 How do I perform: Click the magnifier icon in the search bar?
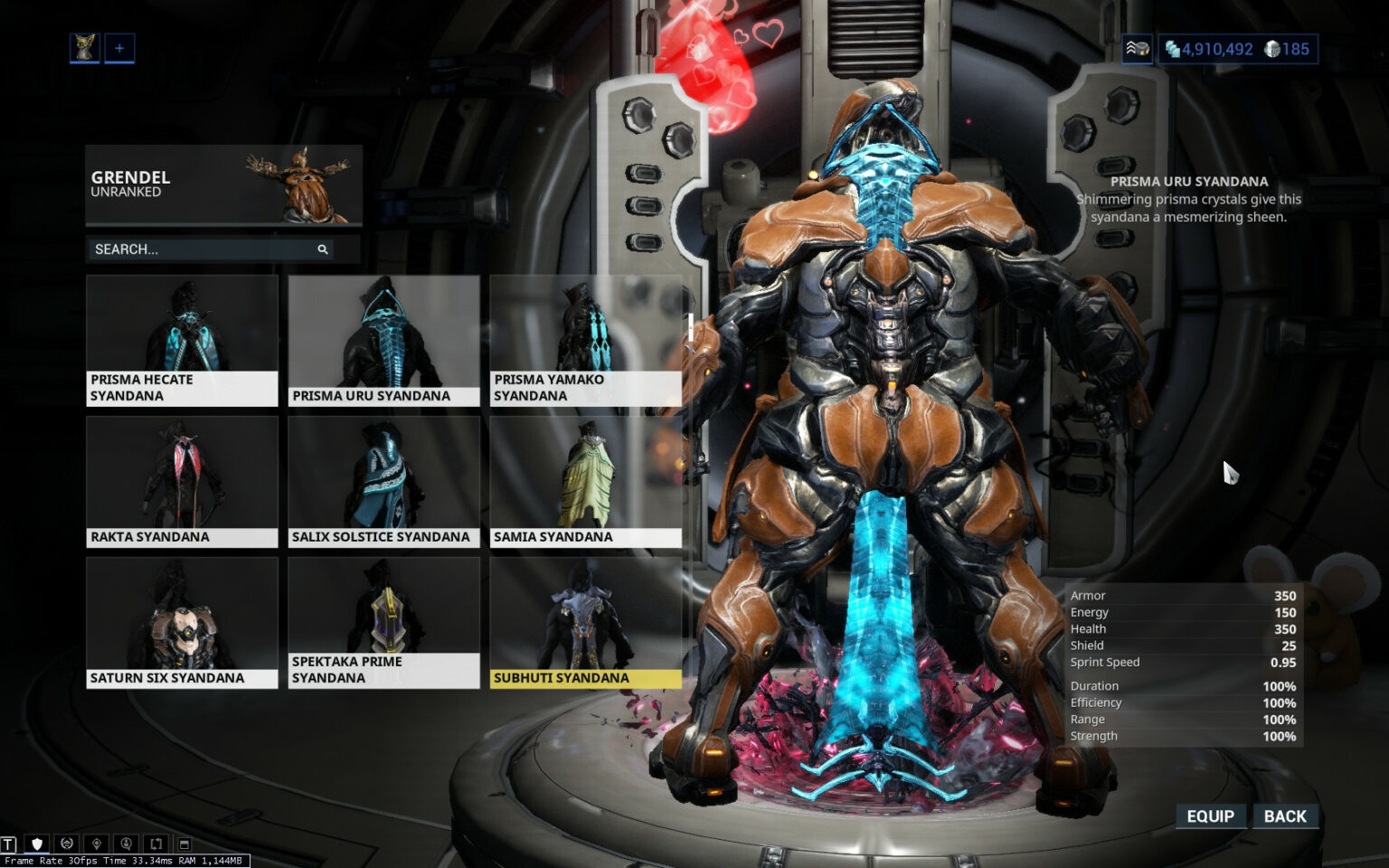pyautogui.click(x=323, y=249)
